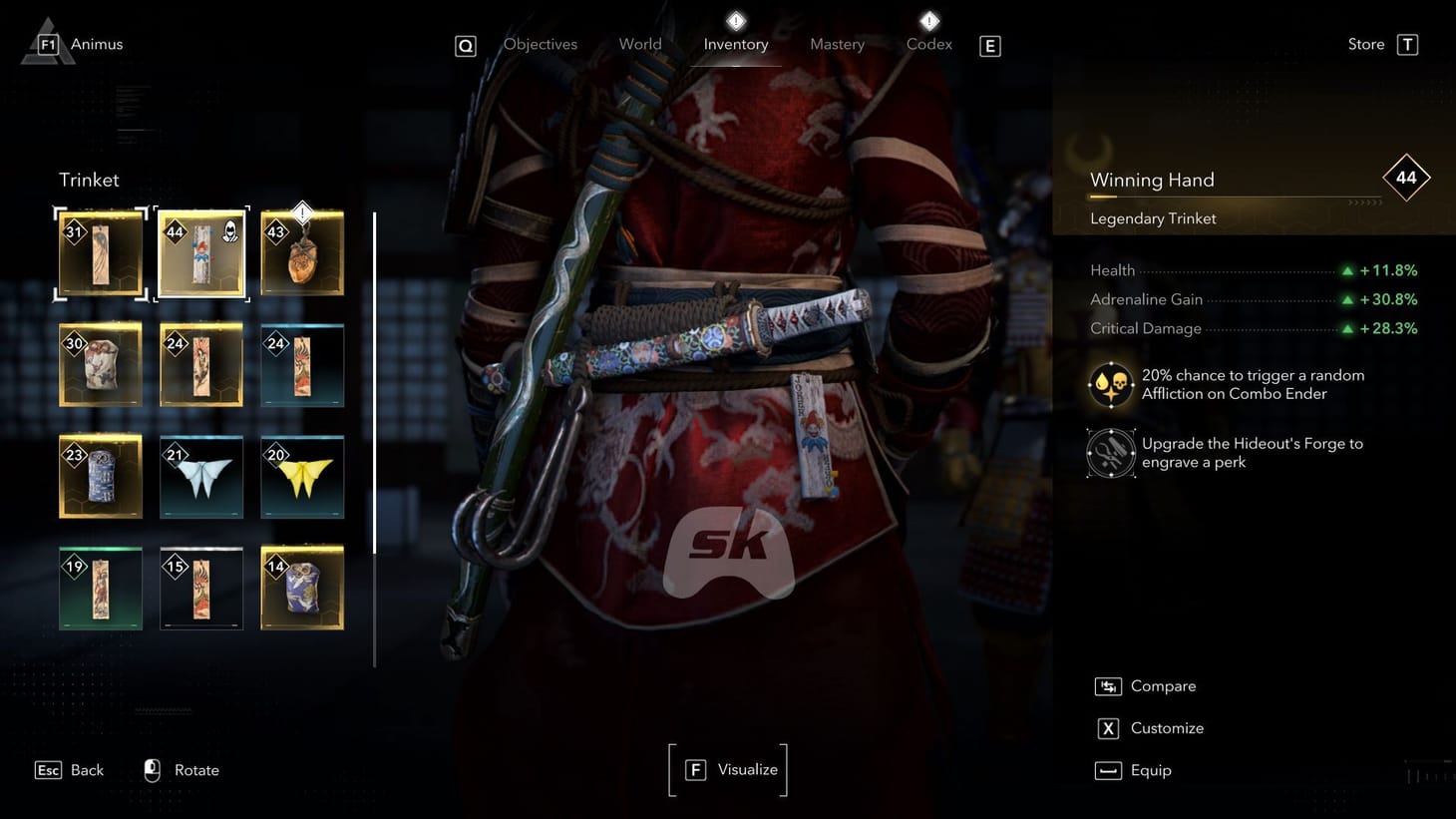Click the Equip key prompt icon
Image resolution: width=1456 pixels, height=819 pixels.
[1107, 770]
